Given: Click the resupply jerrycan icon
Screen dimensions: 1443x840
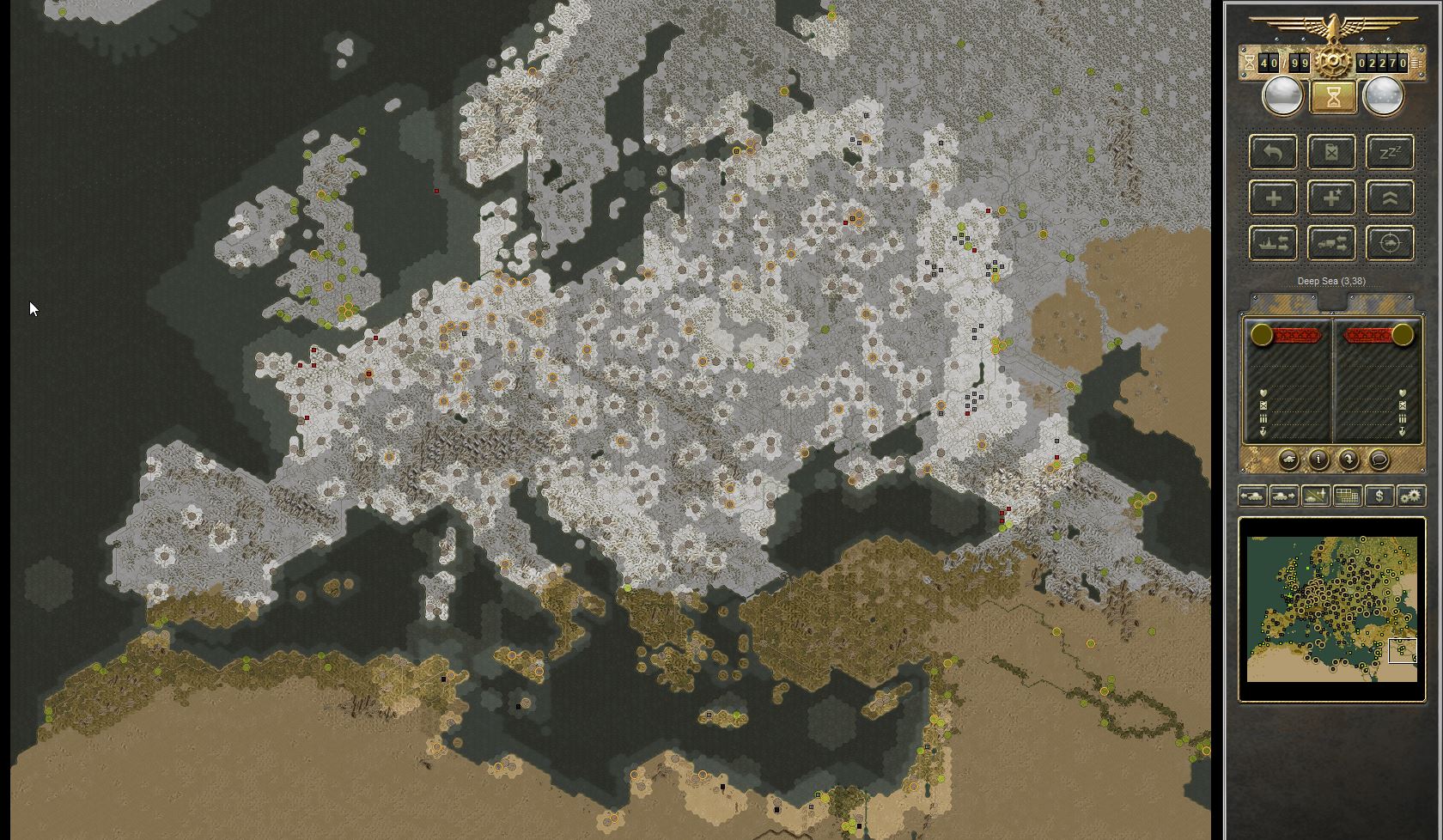Looking at the screenshot, I should 1332,152.
